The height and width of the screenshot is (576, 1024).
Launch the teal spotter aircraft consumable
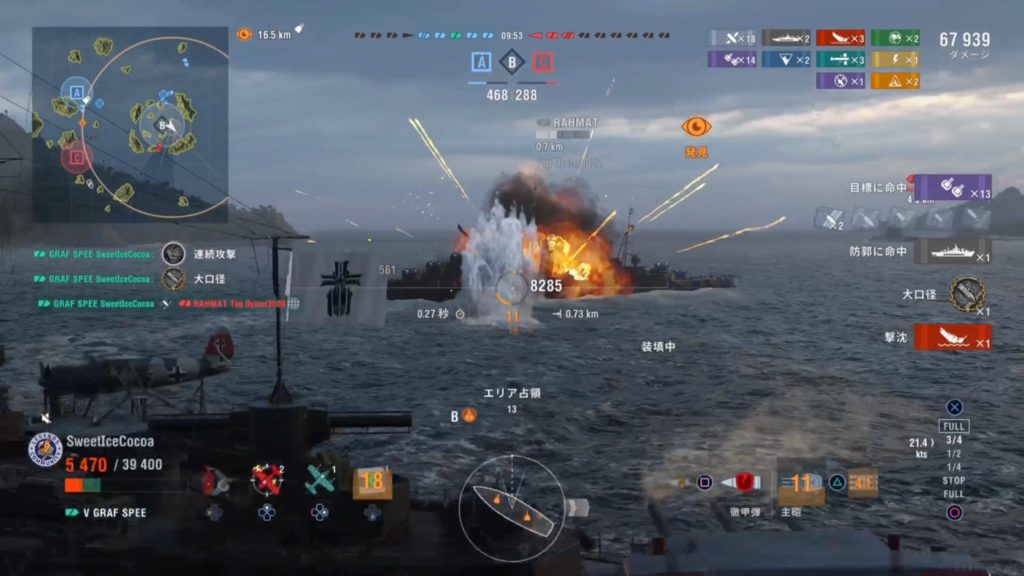click(x=319, y=480)
